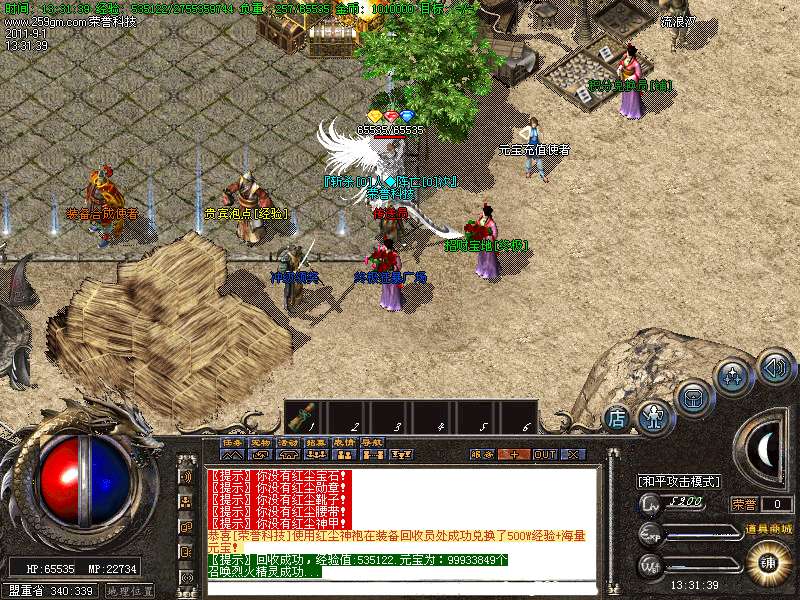
Task: Click the 地理位置 location button
Action: tap(130, 591)
